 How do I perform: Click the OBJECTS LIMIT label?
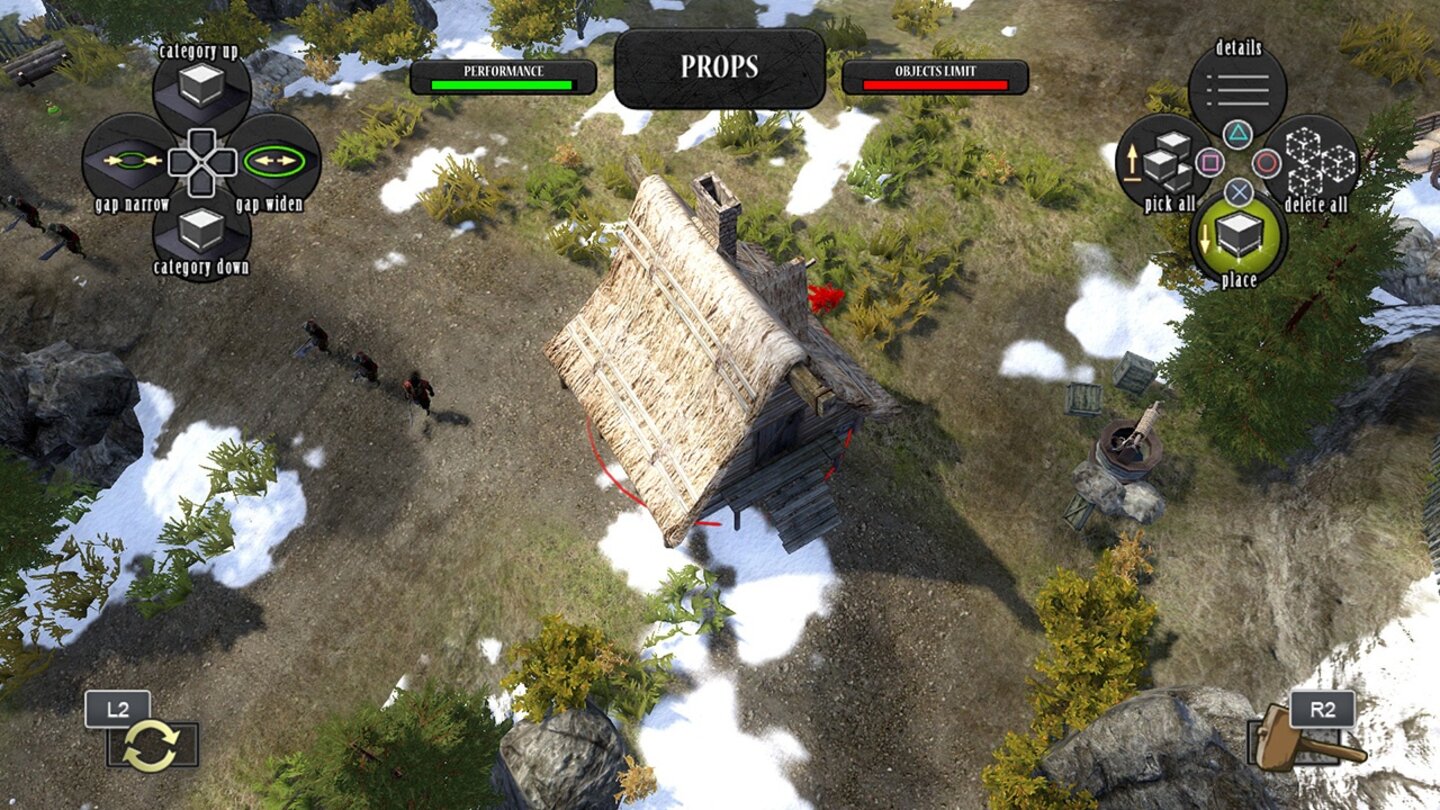pyautogui.click(x=936, y=72)
